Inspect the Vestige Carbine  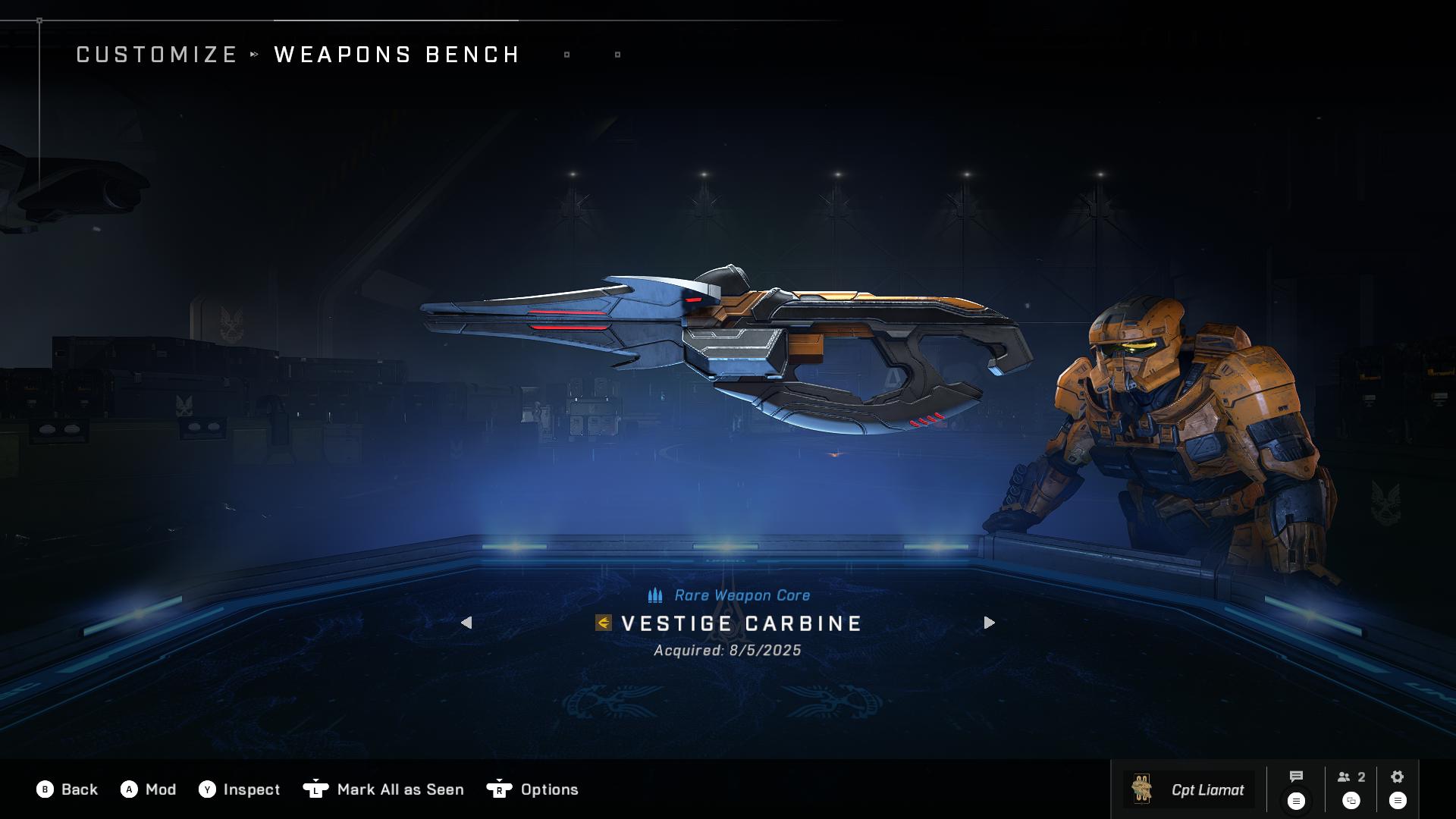(240, 789)
